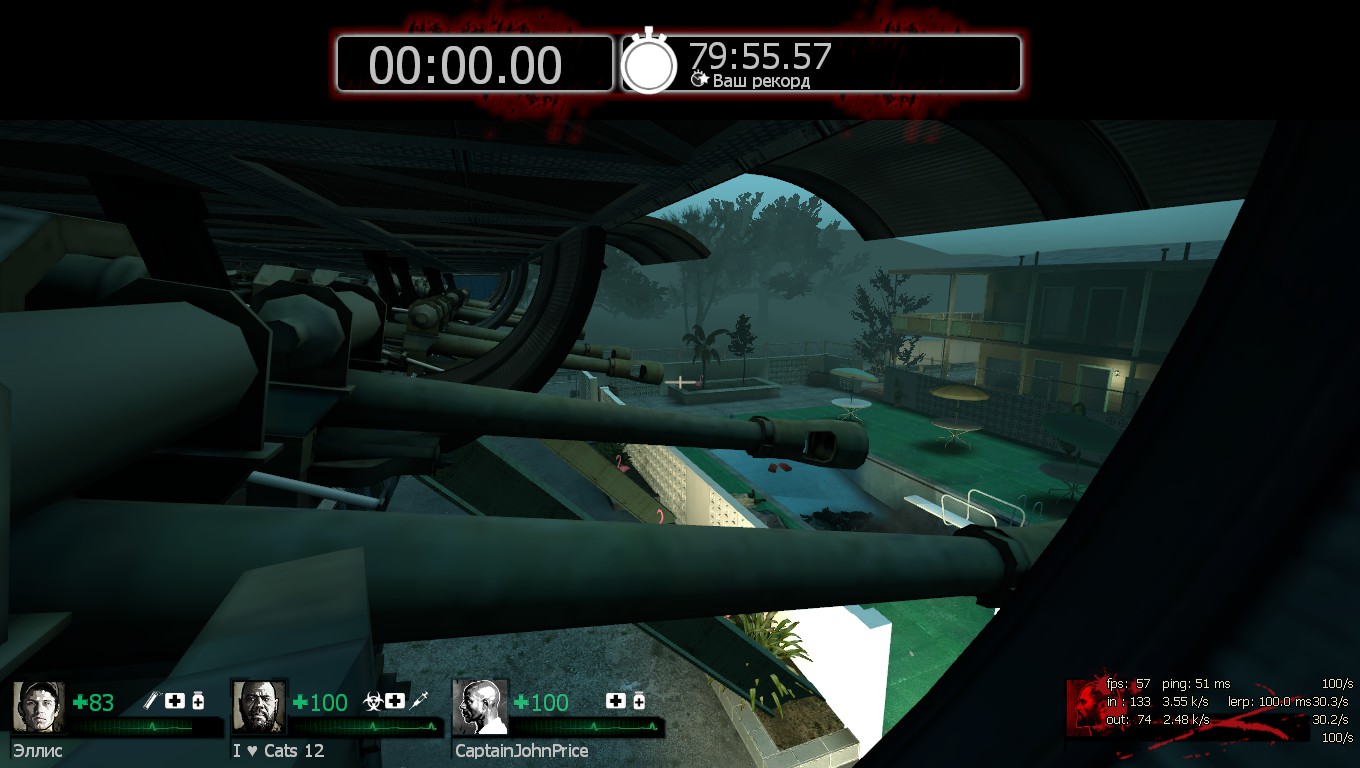This screenshot has width=1360, height=768.
Task: Click Ellis's pain pills bottle icon
Action: pos(198,701)
